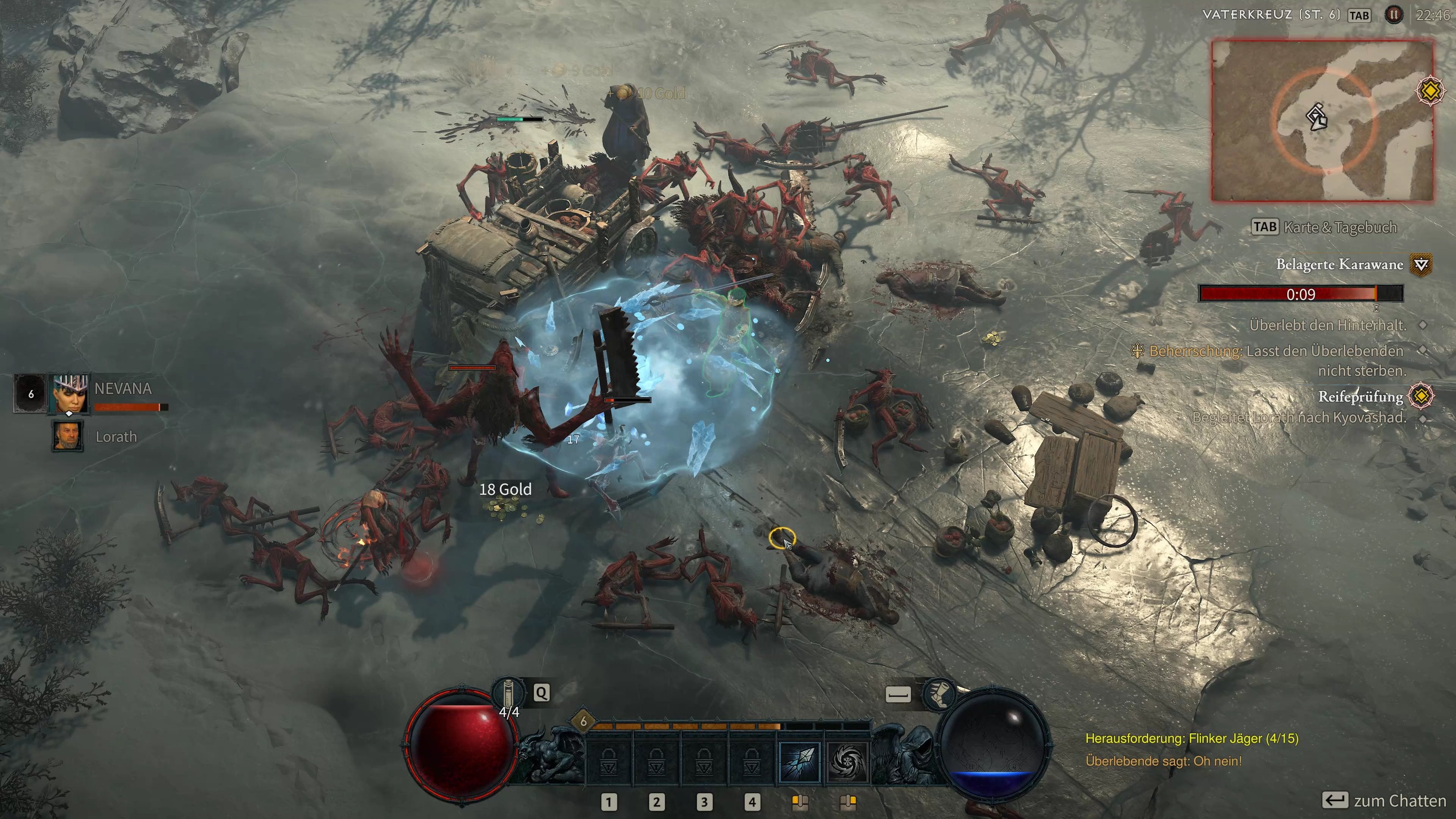Use the healing potion icon
Viewport: 1456px width, 819px height.
[508, 693]
